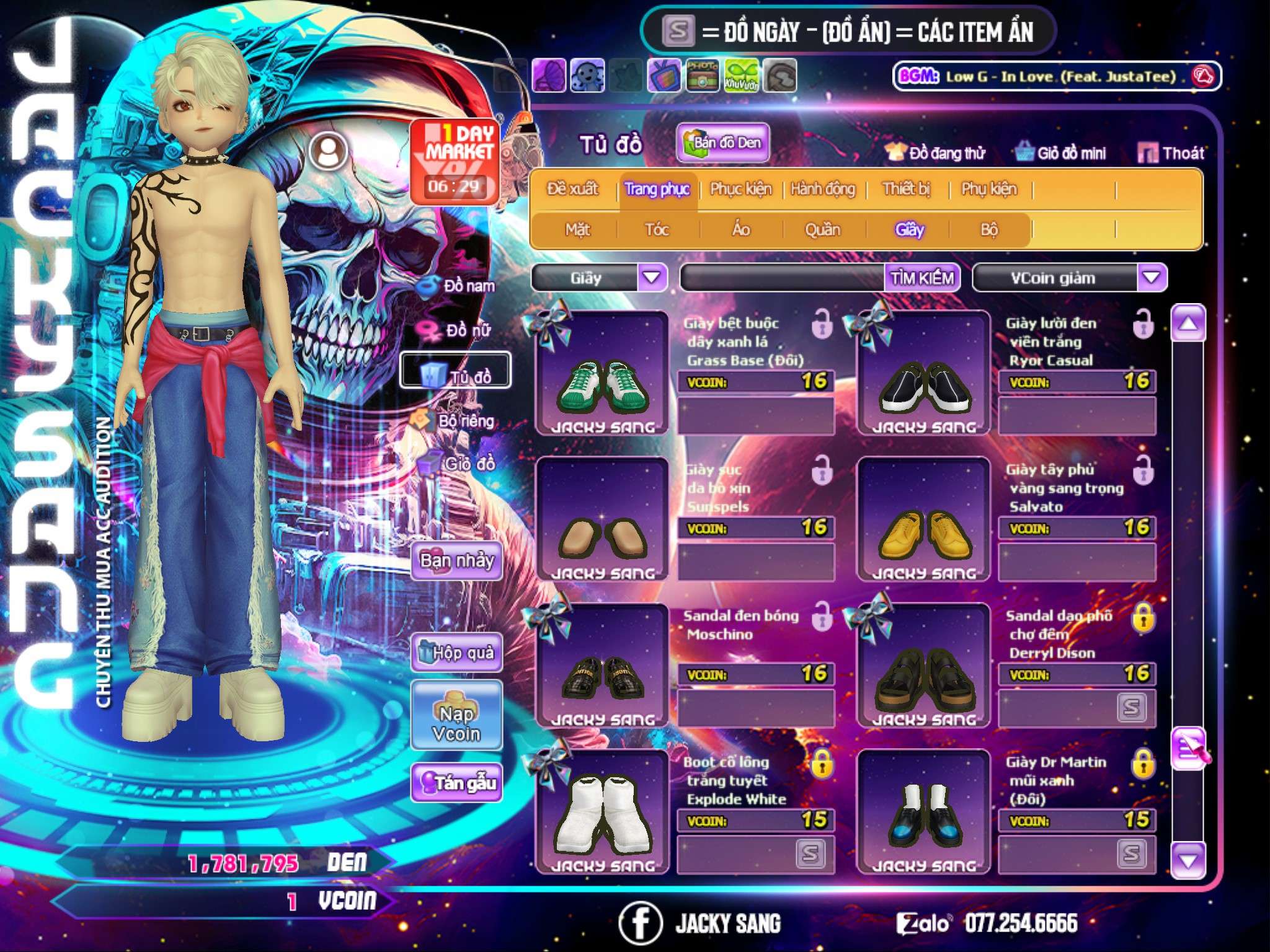
Task: Select the Tóc subcategory
Action: click(657, 230)
